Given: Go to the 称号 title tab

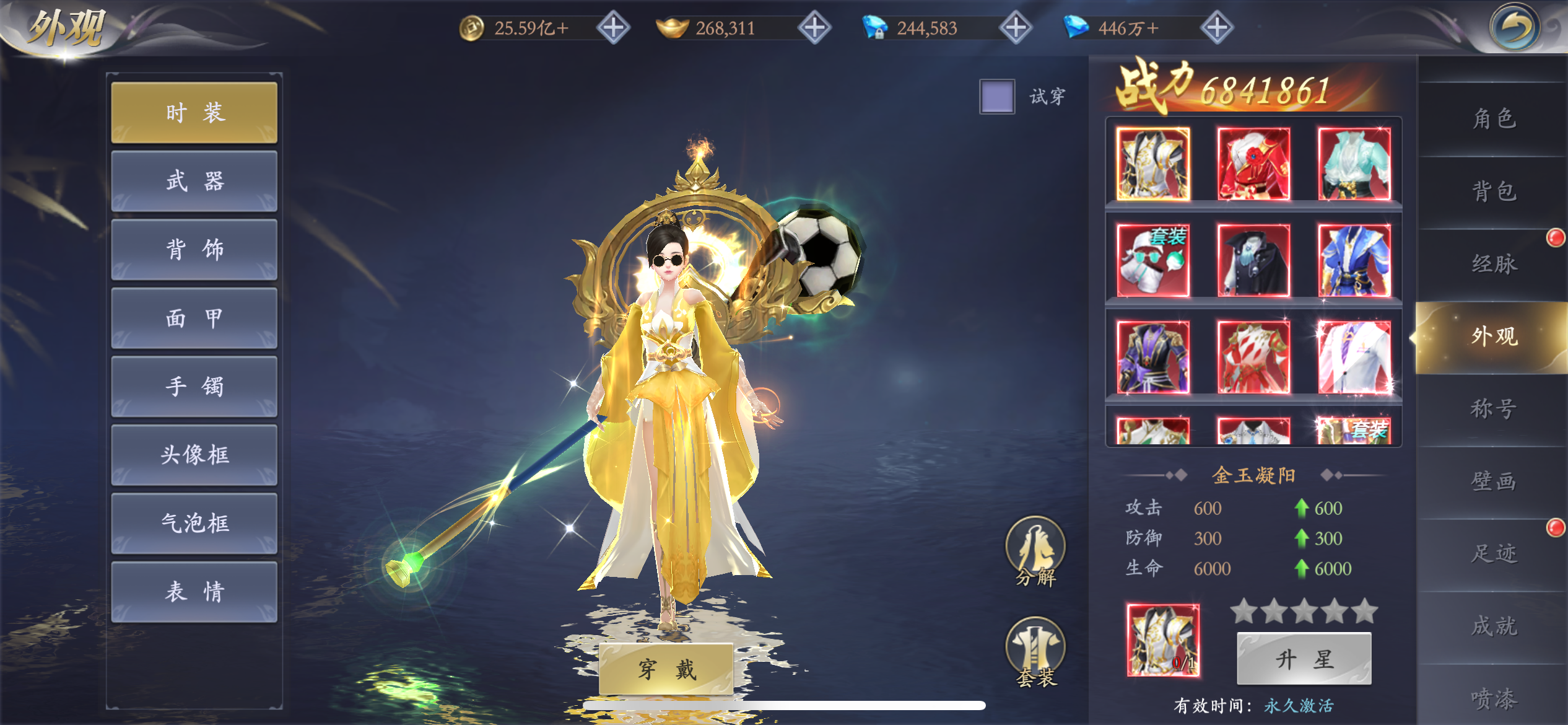Looking at the screenshot, I should [x=1493, y=408].
